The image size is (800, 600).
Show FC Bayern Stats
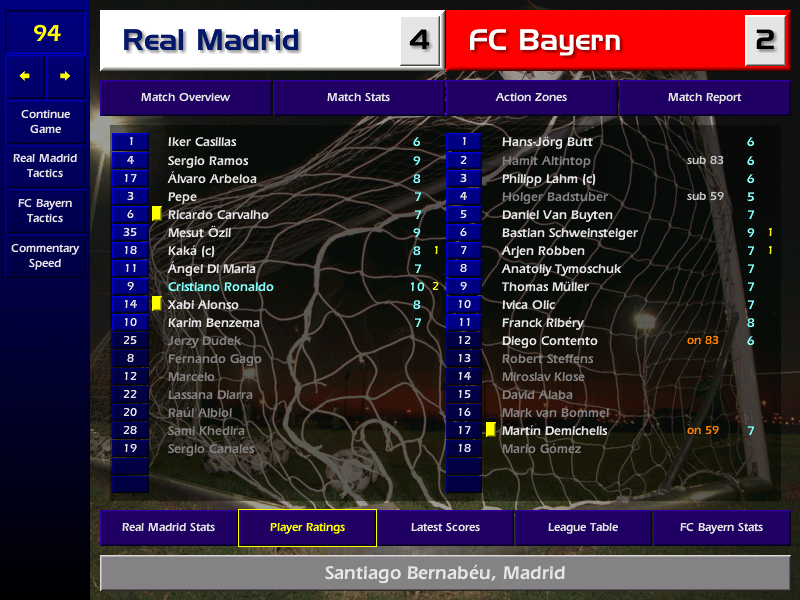pos(721,527)
